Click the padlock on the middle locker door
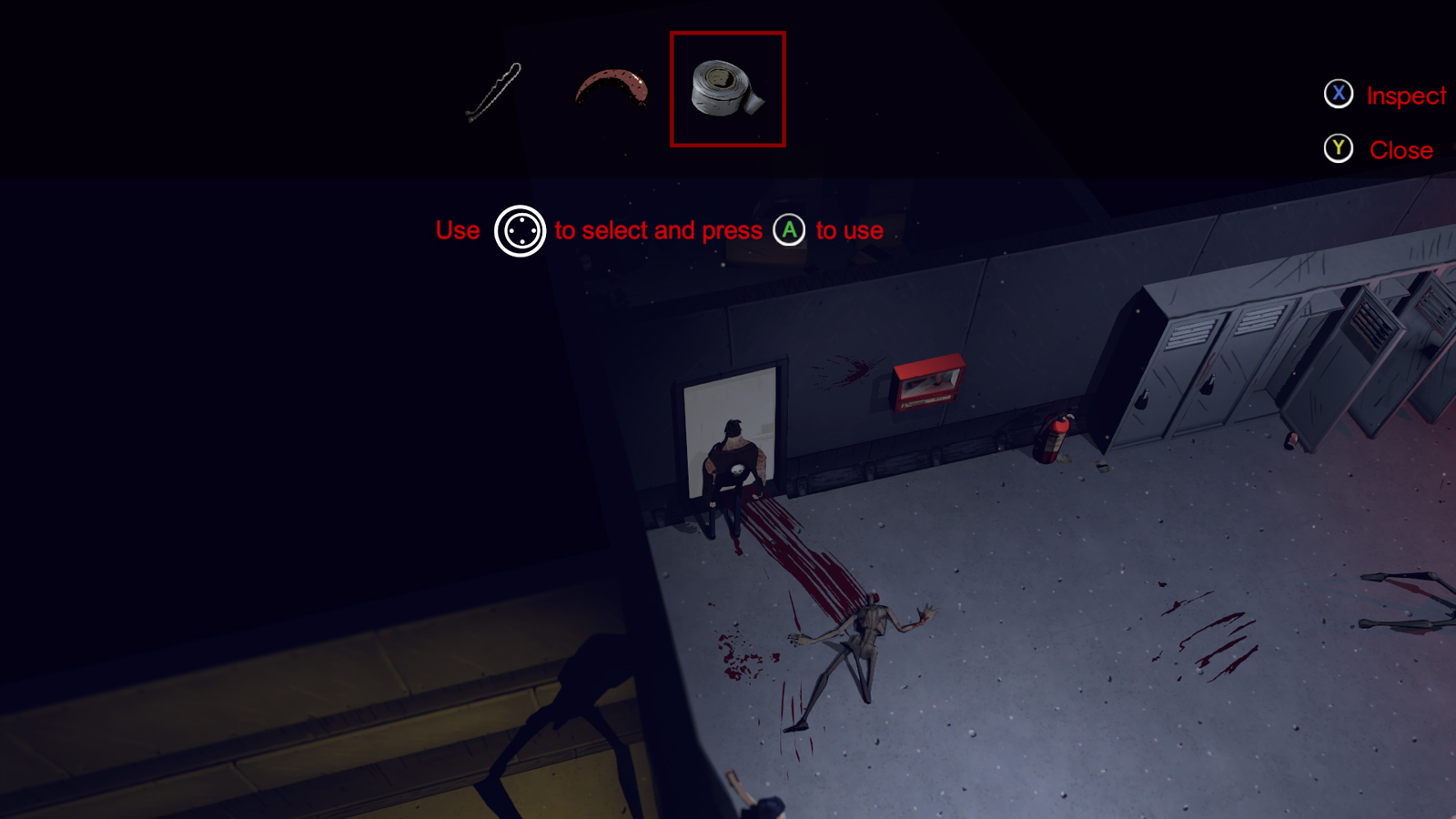 point(1208,385)
